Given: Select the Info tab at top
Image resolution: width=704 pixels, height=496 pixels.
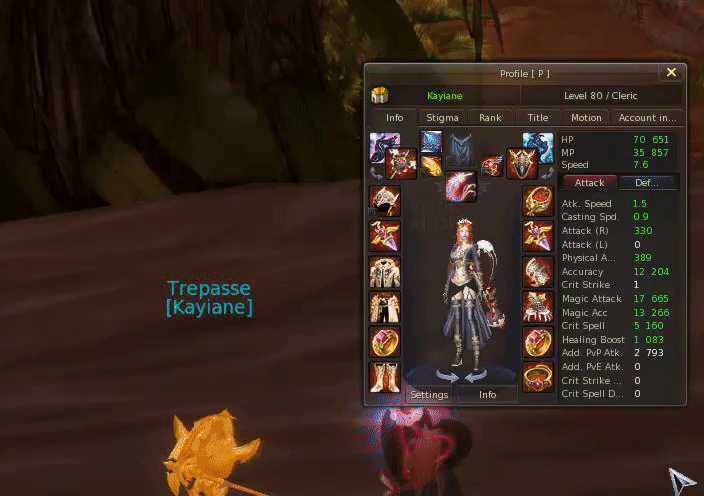Looking at the screenshot, I should tap(394, 117).
